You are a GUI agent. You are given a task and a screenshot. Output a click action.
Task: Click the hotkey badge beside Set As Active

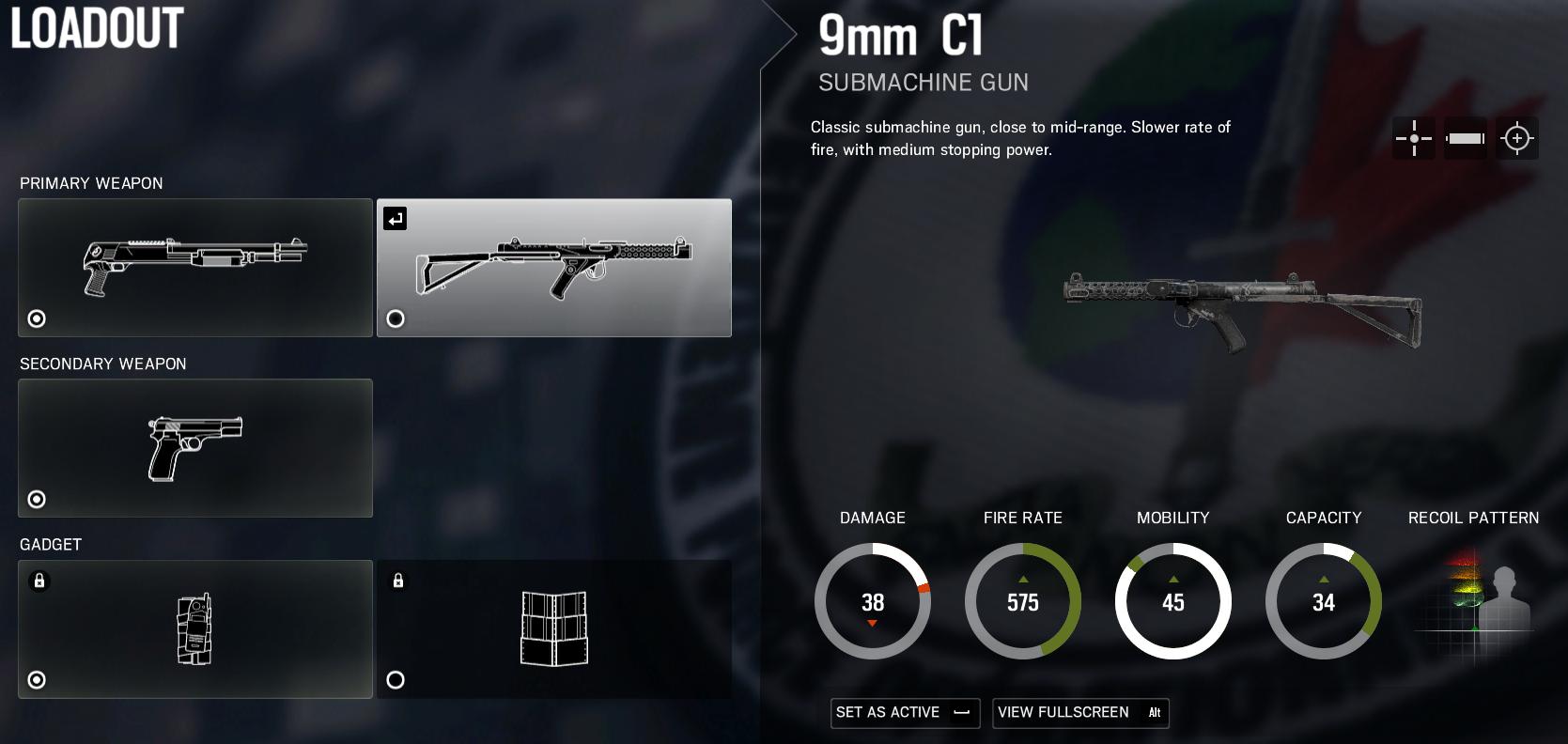963,713
